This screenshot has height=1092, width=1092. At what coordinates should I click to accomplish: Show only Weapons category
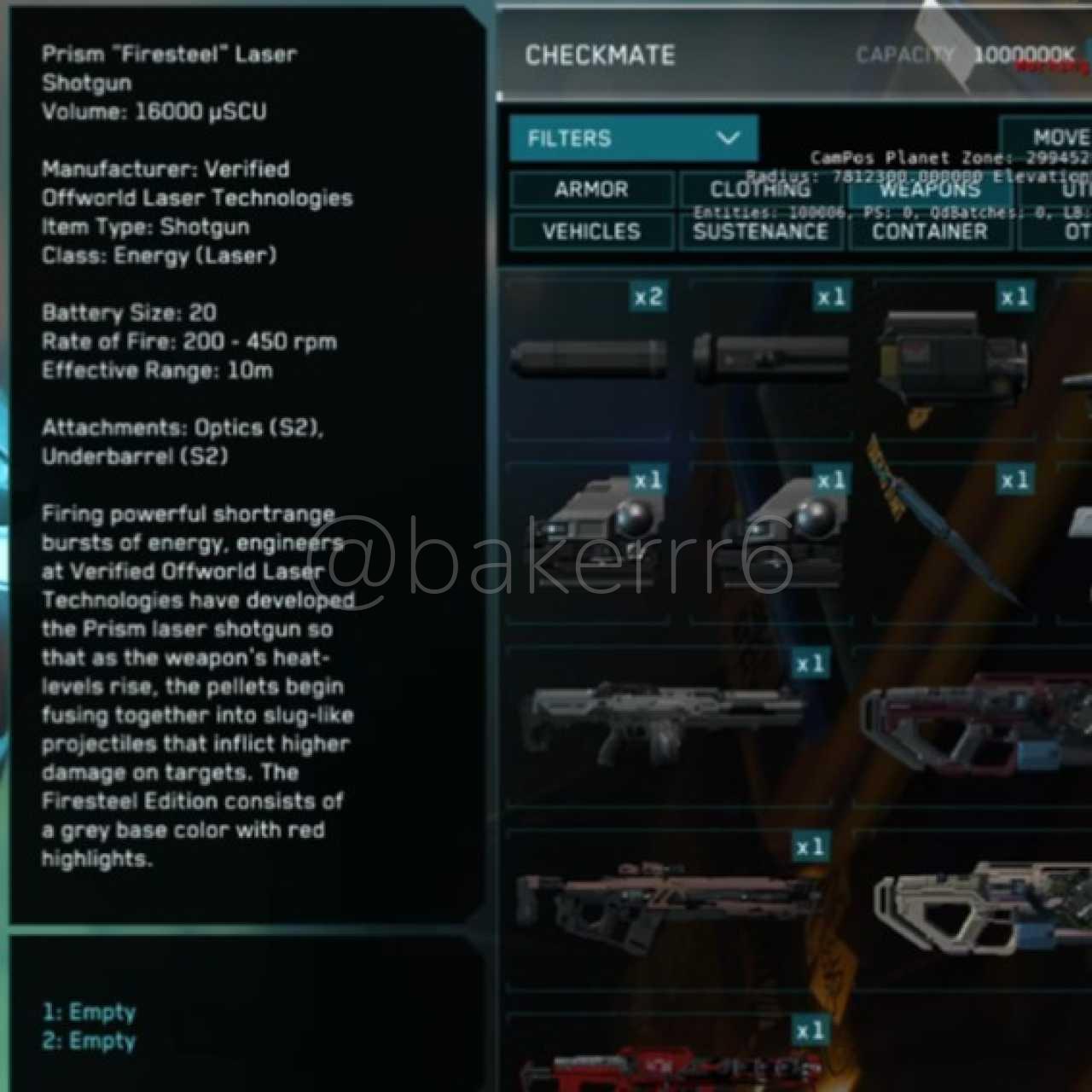tap(929, 189)
